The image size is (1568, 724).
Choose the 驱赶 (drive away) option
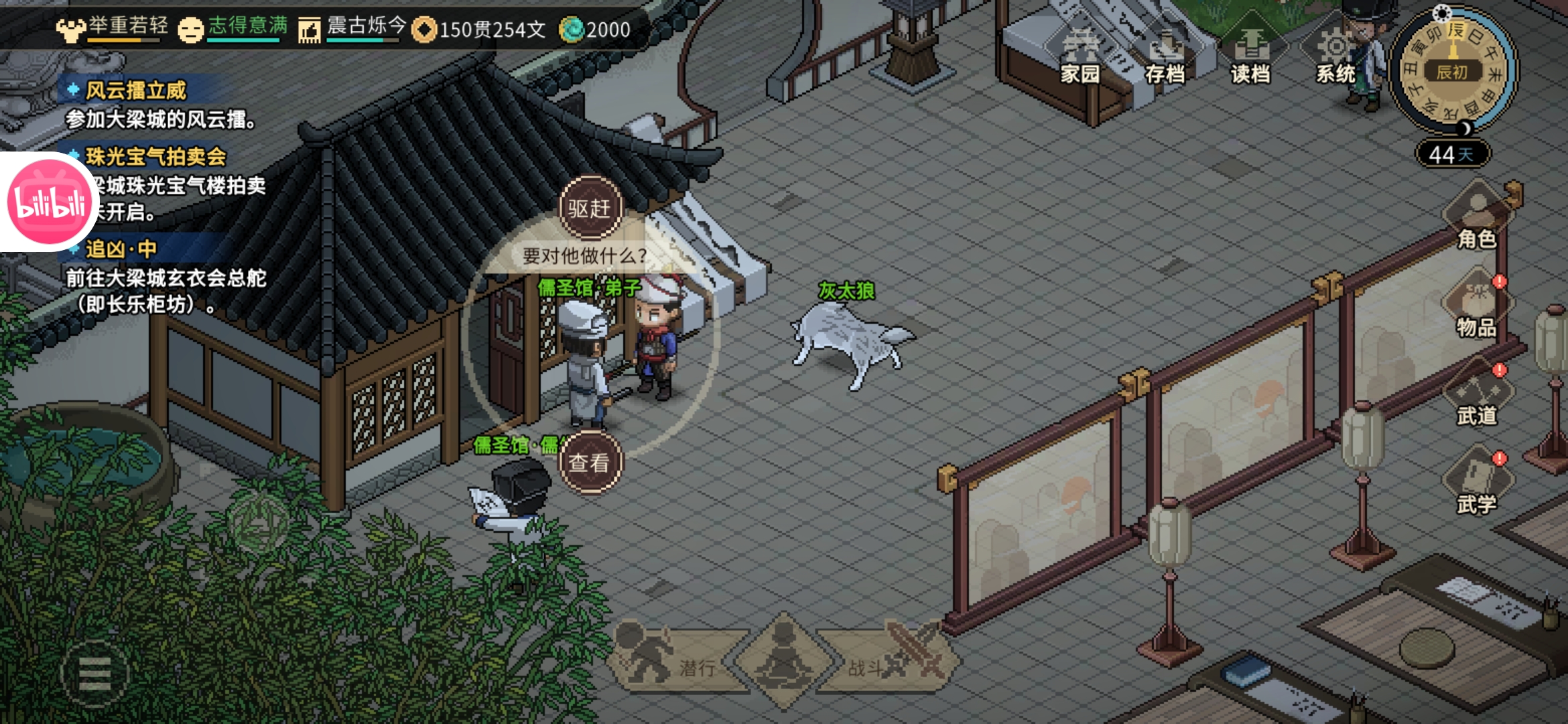pyautogui.click(x=590, y=208)
